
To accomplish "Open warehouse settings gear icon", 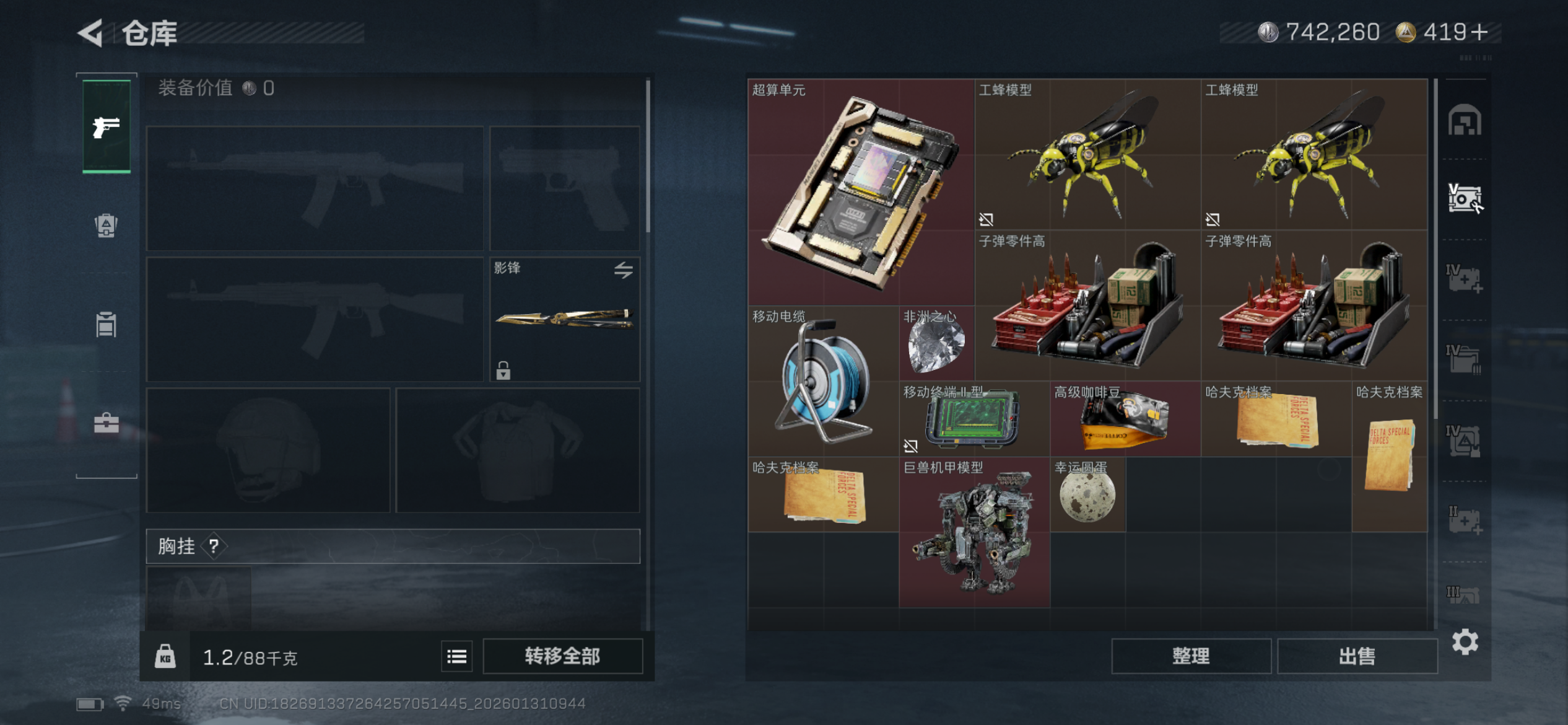I will (x=1465, y=642).
